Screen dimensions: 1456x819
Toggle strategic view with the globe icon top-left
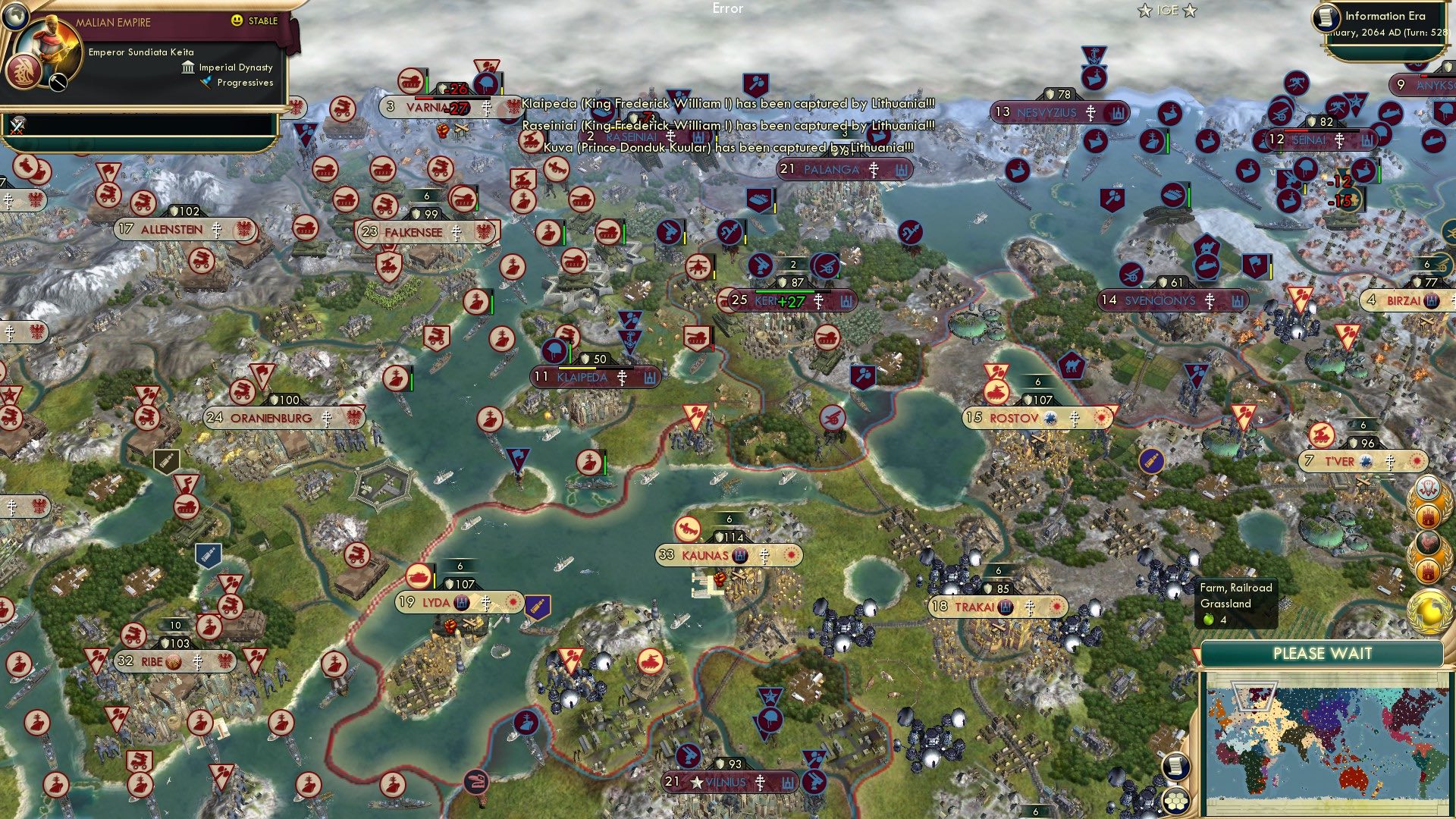(x=15, y=16)
